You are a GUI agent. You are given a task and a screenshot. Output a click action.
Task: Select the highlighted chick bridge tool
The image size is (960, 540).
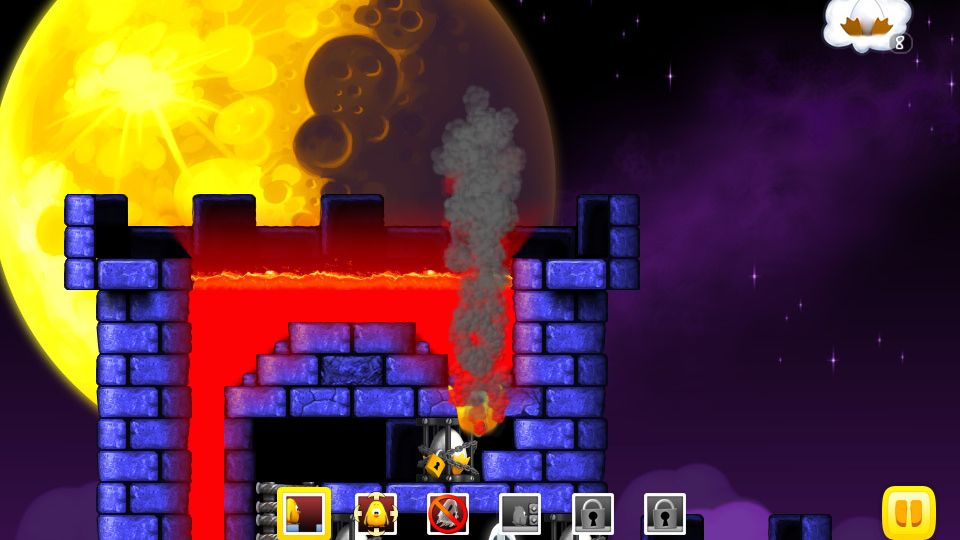tap(304, 514)
